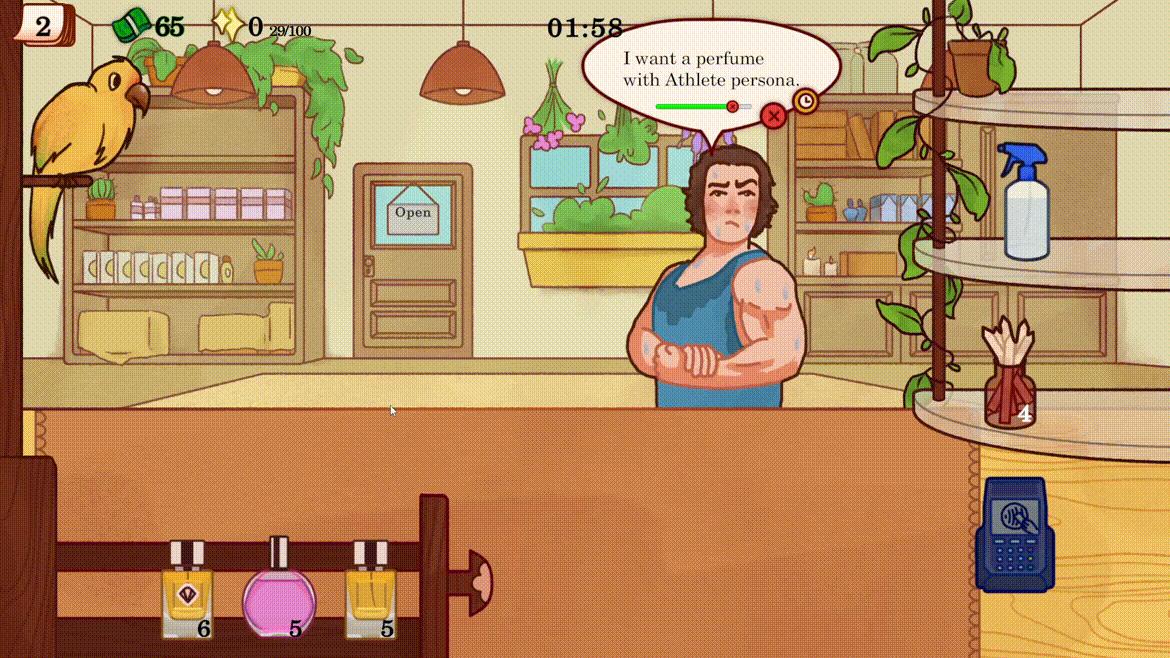Click the clock icon beside the speech bubble
Screen dimensions: 1170x658
pyautogui.click(x=805, y=101)
